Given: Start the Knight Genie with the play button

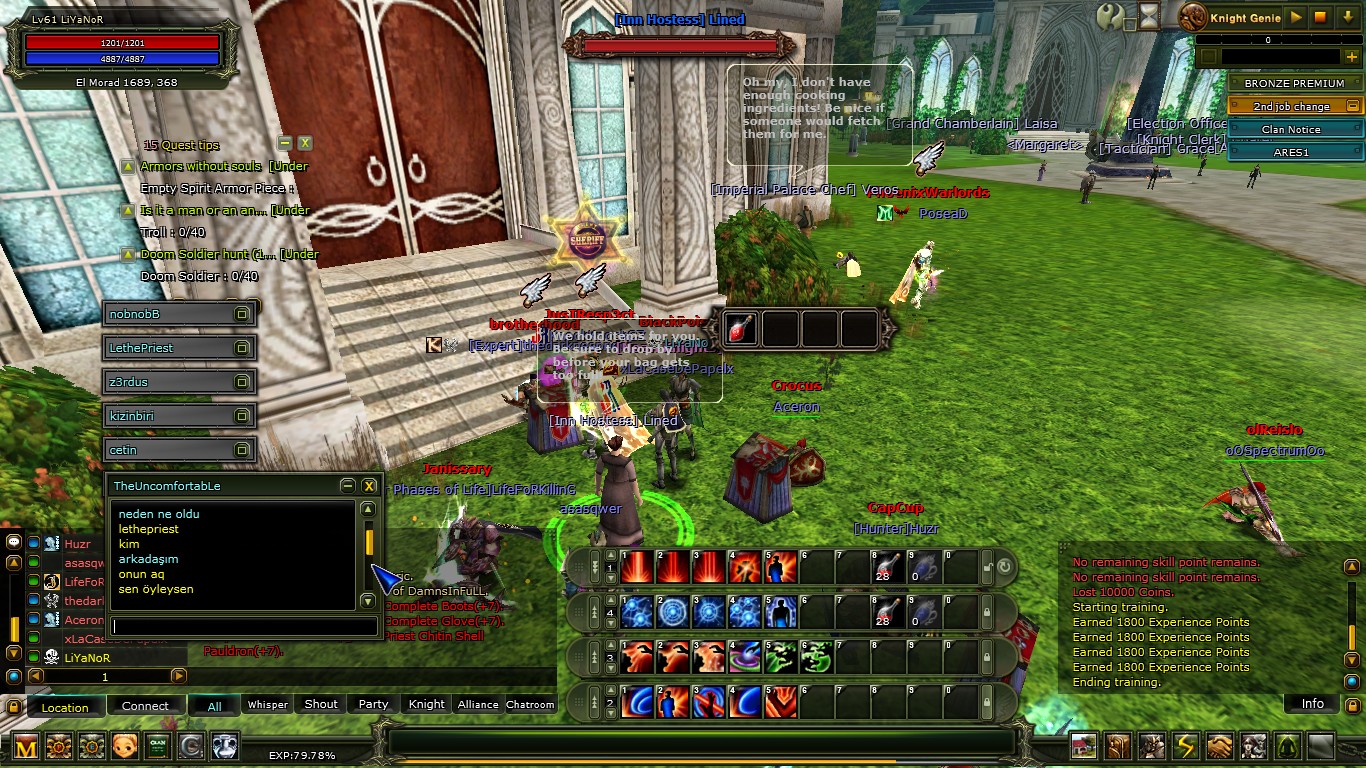Looking at the screenshot, I should click(x=1296, y=17).
